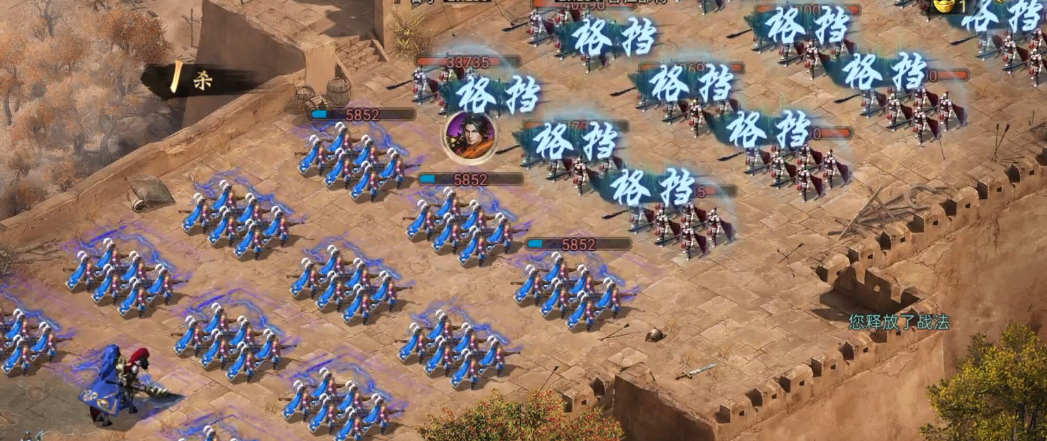
Task: Select the general's round portrait icon
Action: (470, 136)
